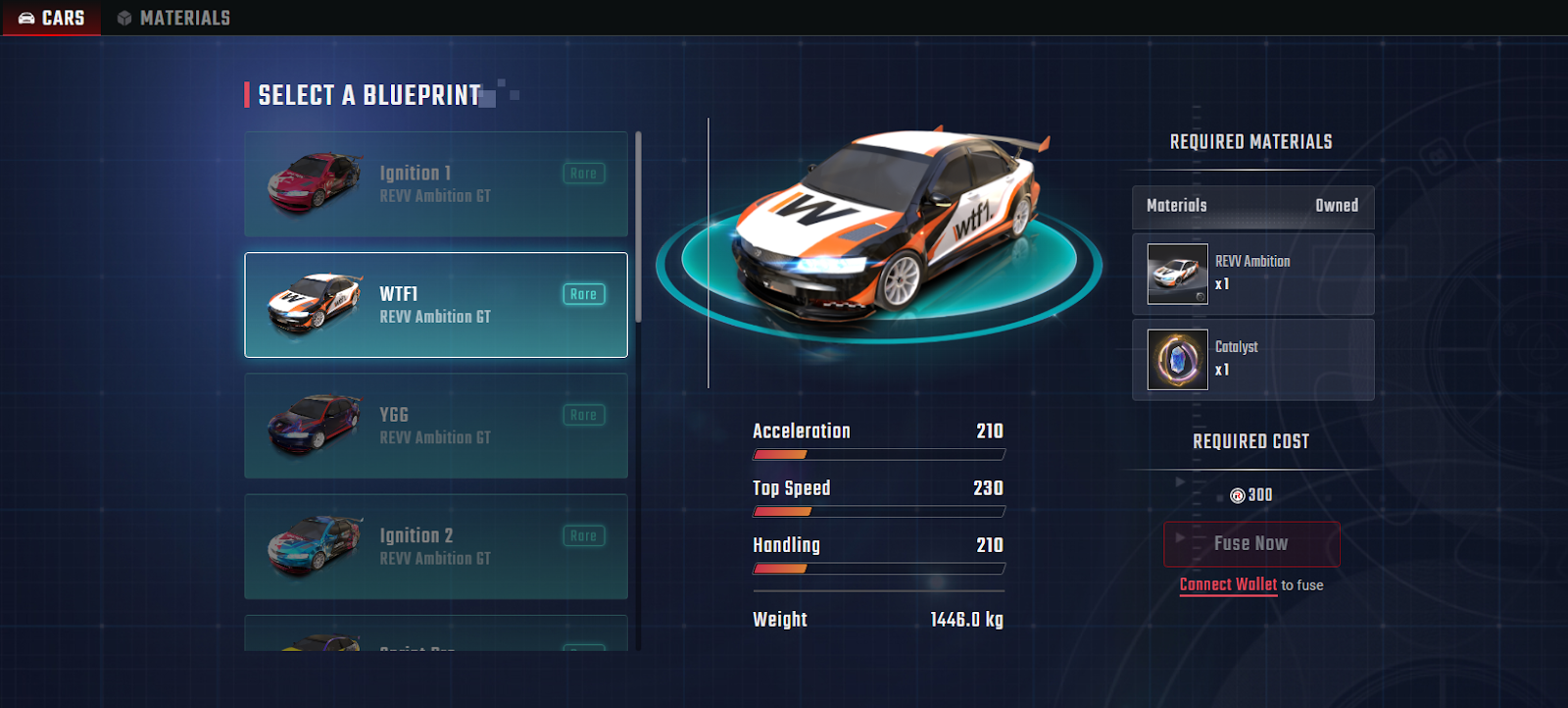This screenshot has width=1568, height=708.
Task: Select the Ignition 1 blueprint
Action: click(436, 184)
